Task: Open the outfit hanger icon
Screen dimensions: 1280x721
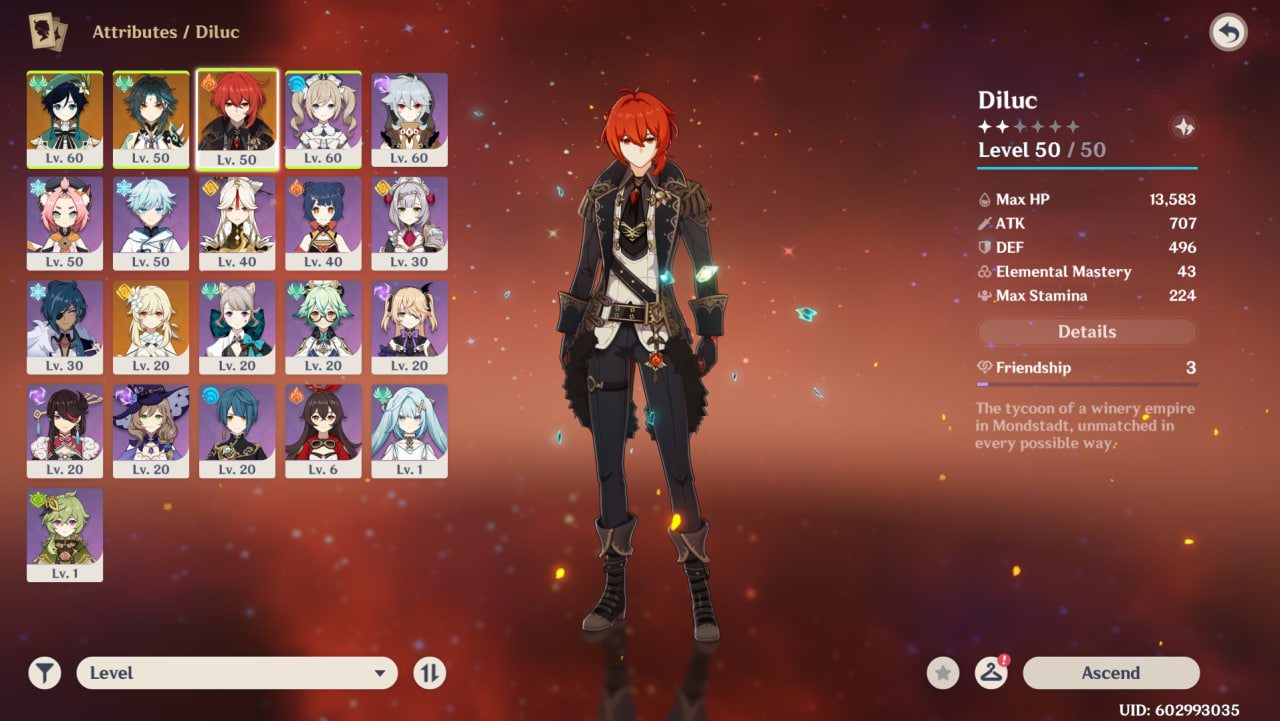Action: tap(991, 673)
